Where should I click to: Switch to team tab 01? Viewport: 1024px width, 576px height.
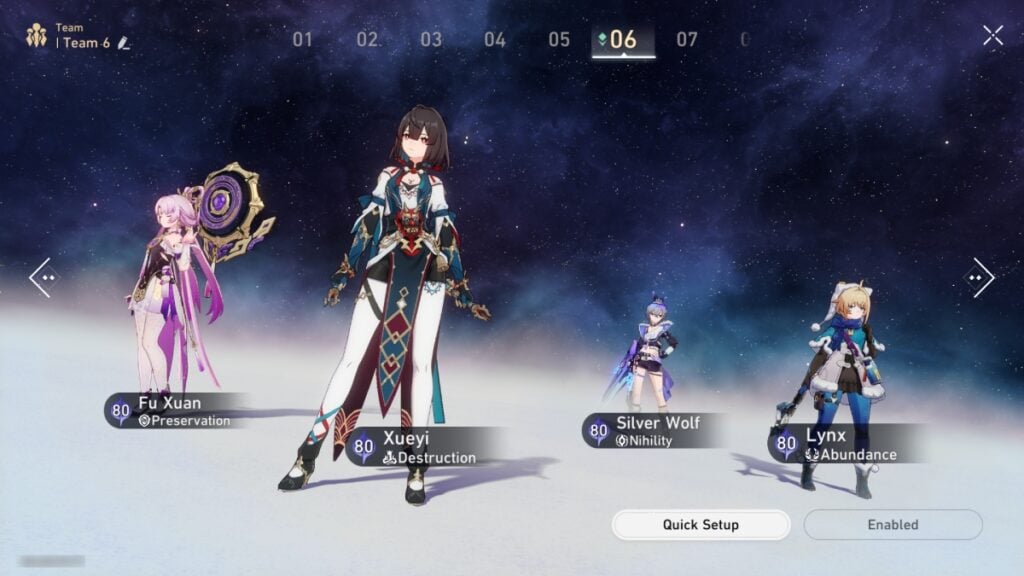tap(303, 40)
